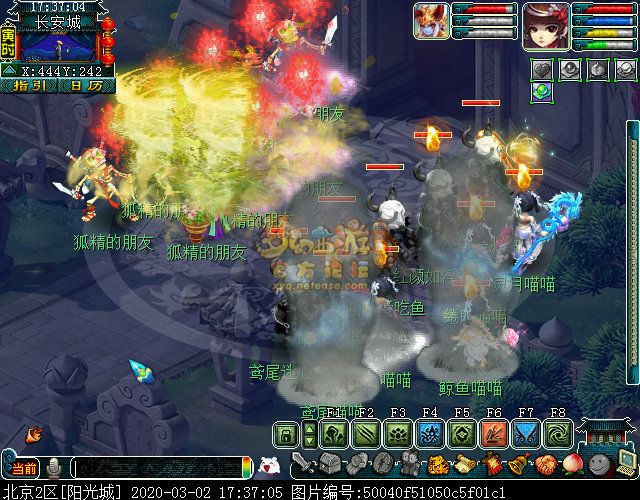The image size is (640, 500).
Task: Toggle the hotbar padlock button
Action: point(286,434)
